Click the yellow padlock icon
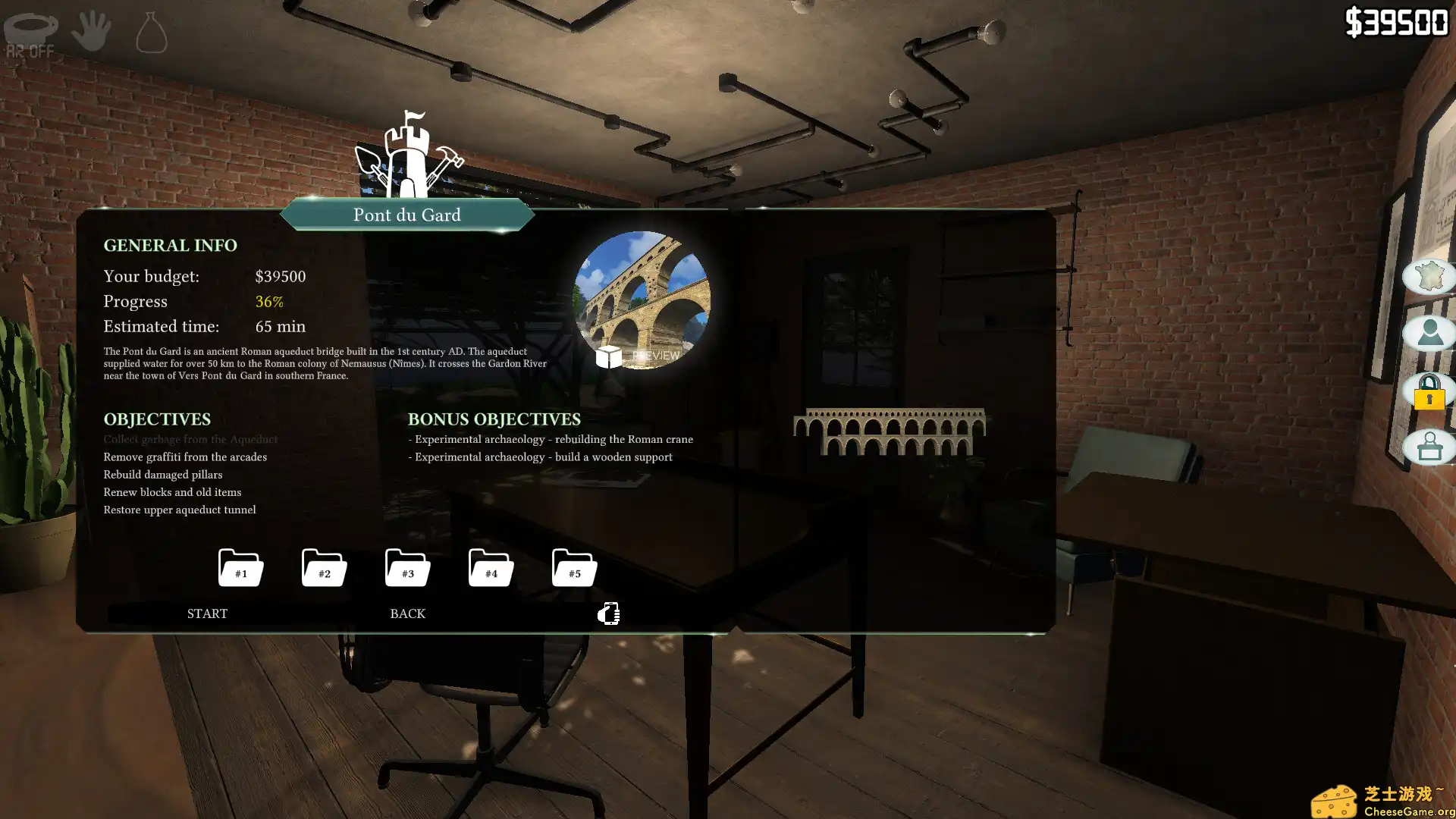This screenshot has height=819, width=1456. point(1429,391)
